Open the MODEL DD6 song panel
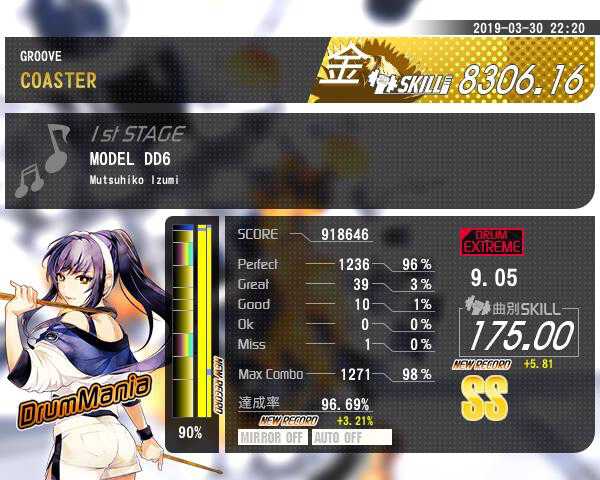Viewport: 600px width, 480px height. pyautogui.click(x=300, y=160)
